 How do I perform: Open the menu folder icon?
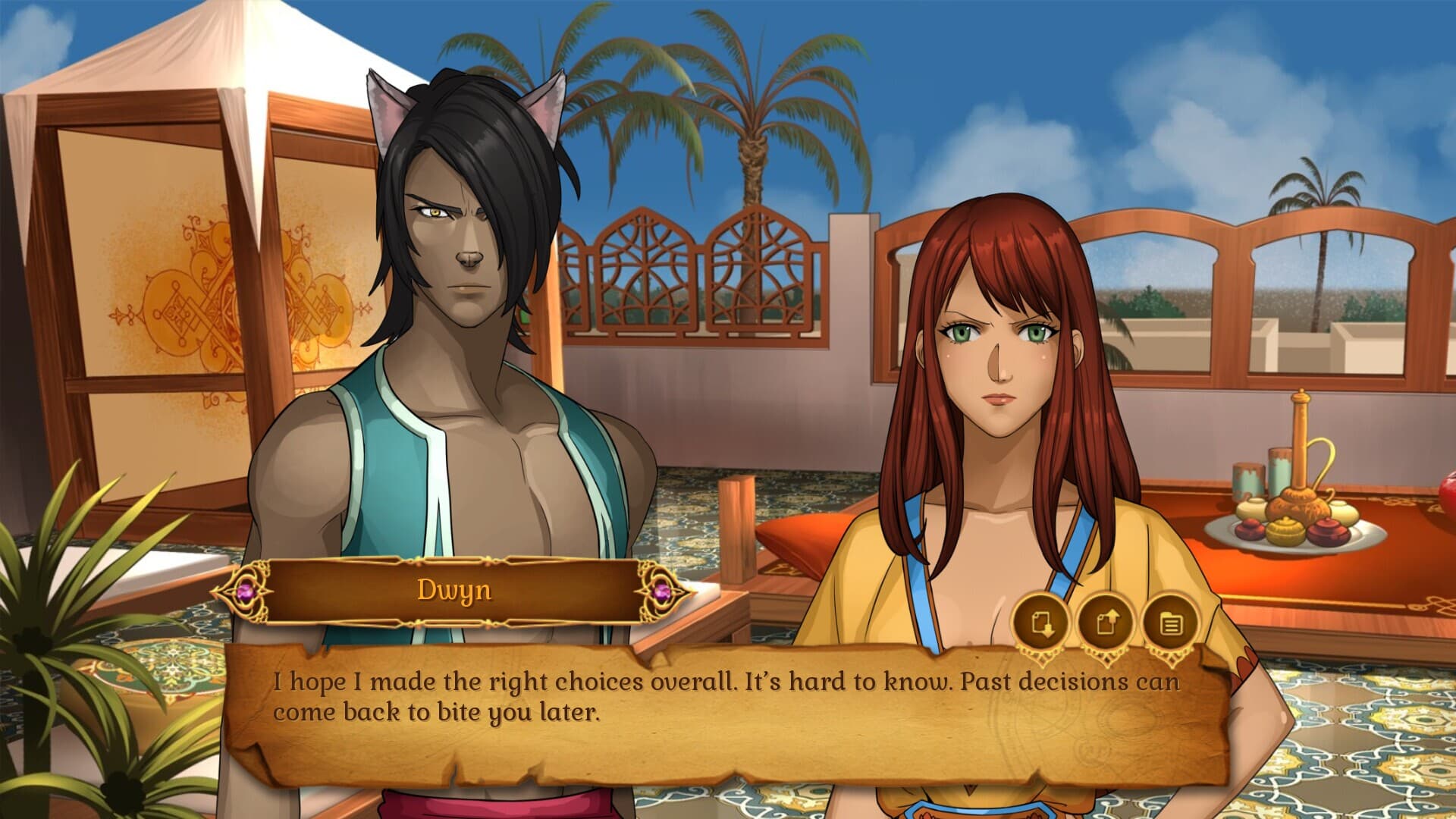tap(1172, 624)
